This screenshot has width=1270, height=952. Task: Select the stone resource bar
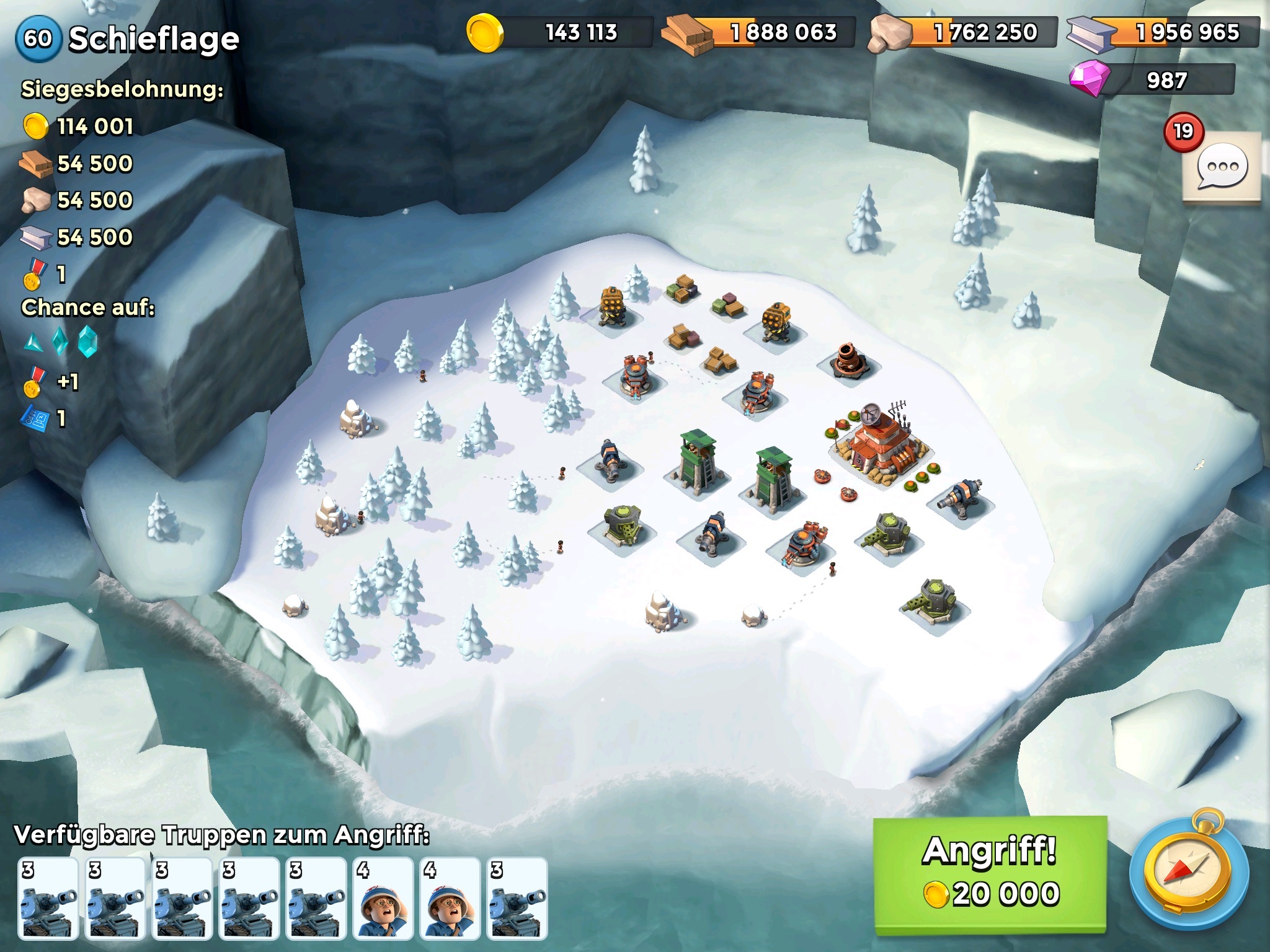click(x=963, y=32)
